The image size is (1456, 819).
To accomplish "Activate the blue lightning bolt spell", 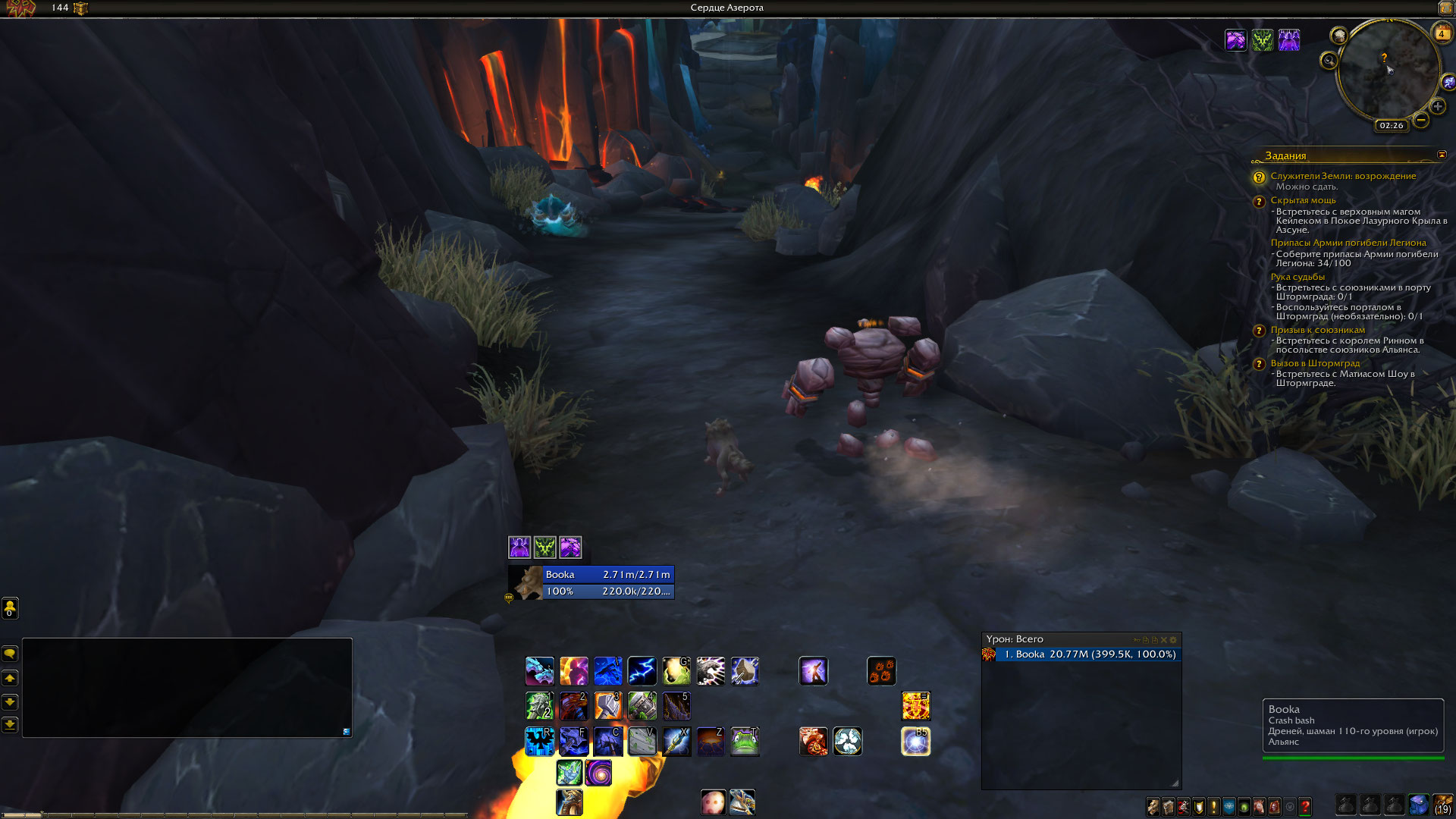I will coord(642,671).
